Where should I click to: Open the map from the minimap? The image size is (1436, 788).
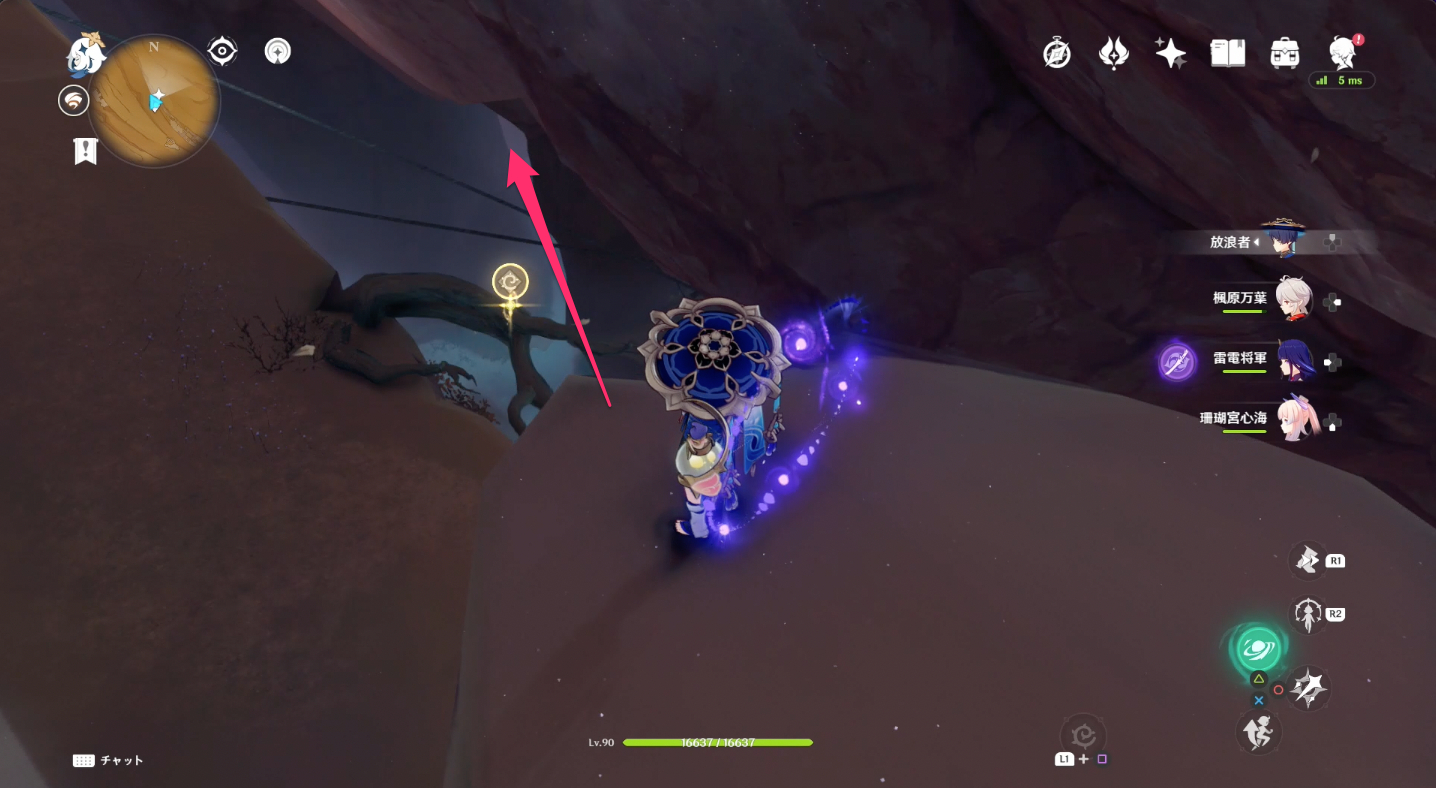pyautogui.click(x=153, y=100)
